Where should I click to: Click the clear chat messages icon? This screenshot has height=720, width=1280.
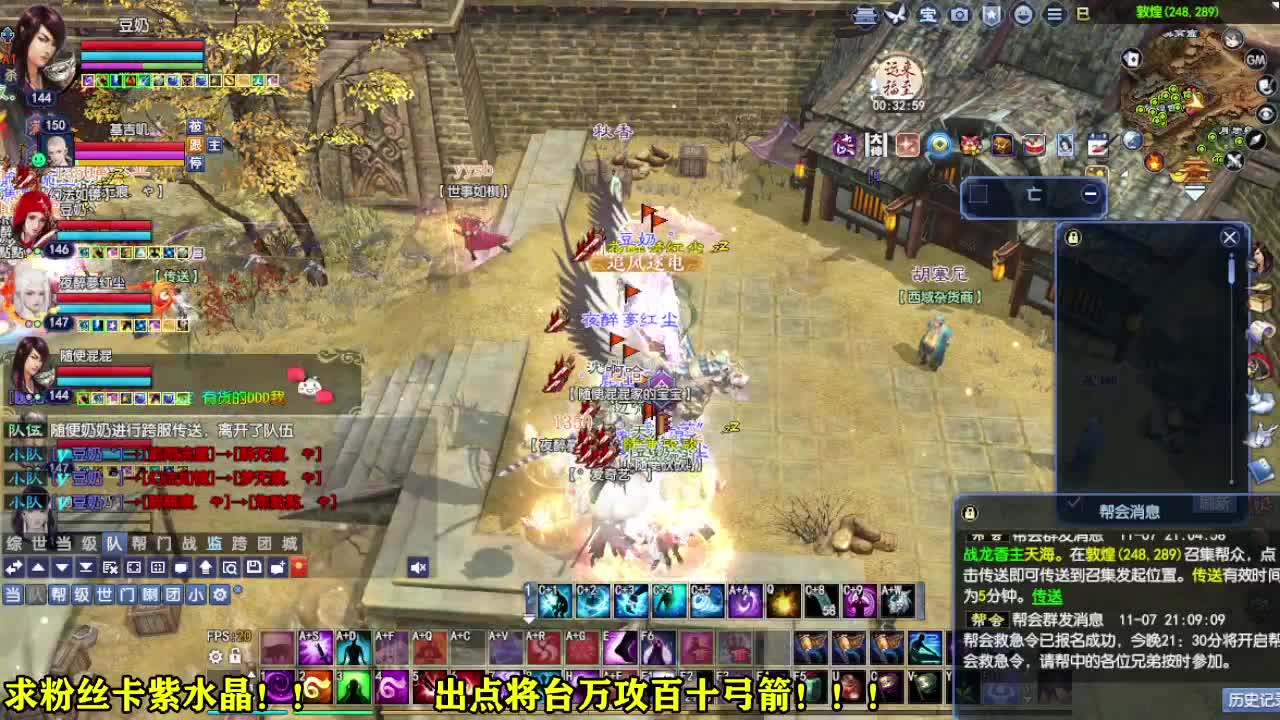click(x=109, y=566)
